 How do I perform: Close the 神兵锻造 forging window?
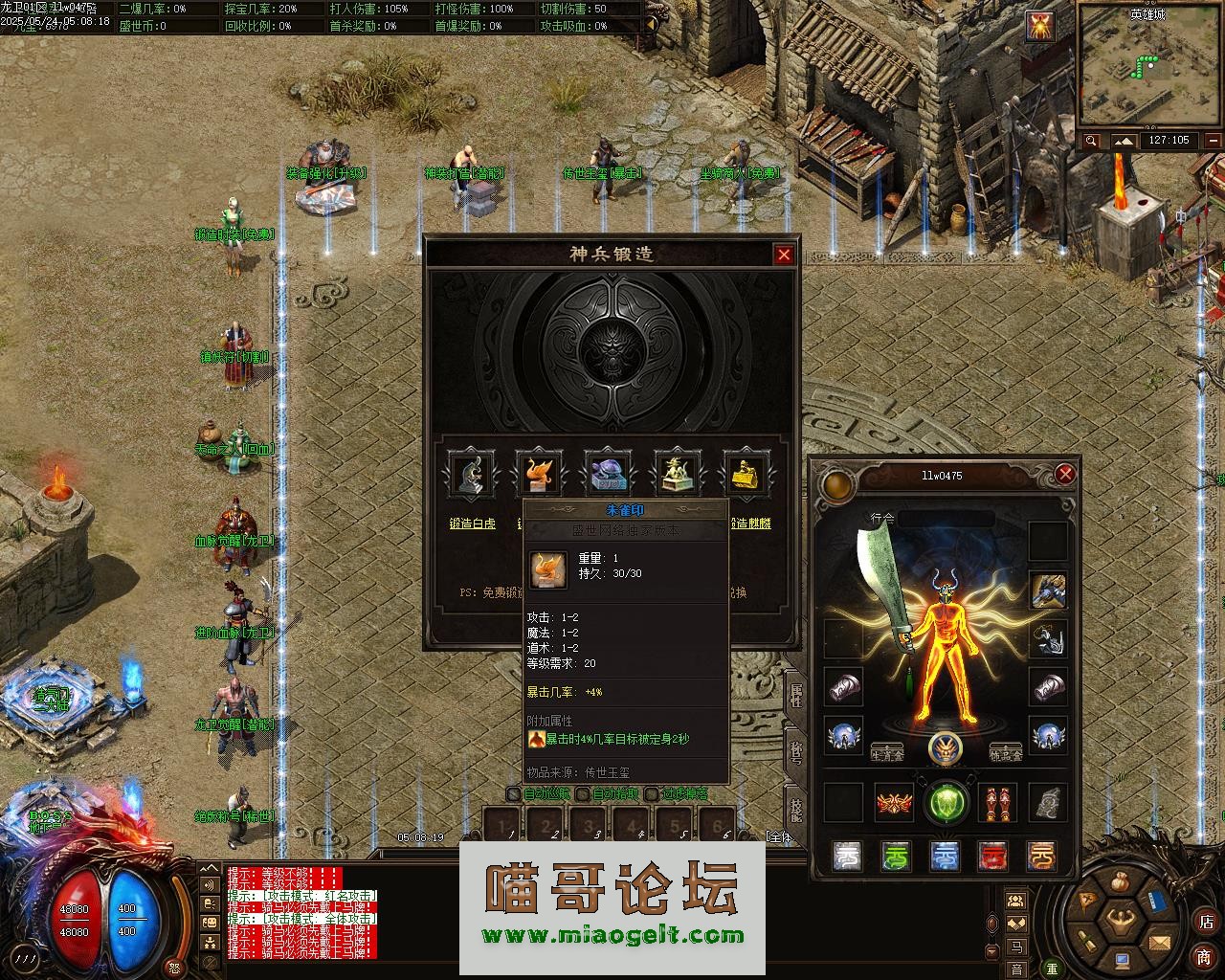point(784,255)
